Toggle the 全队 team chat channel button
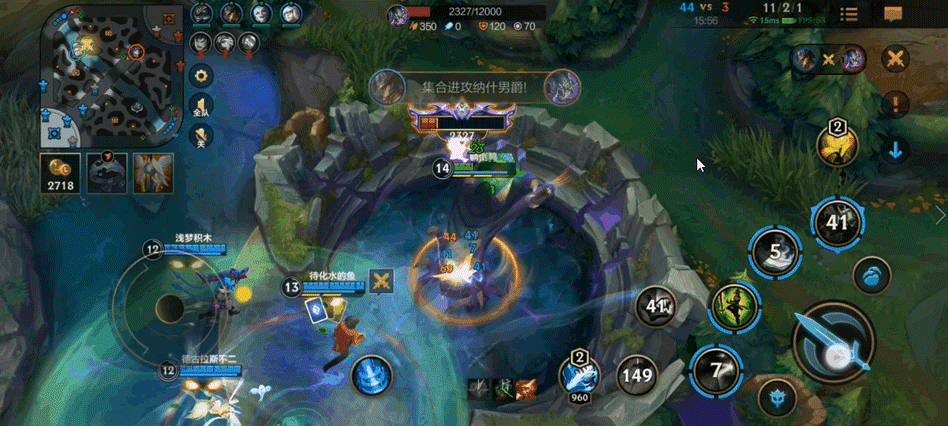The height and width of the screenshot is (426, 948). coord(201,107)
